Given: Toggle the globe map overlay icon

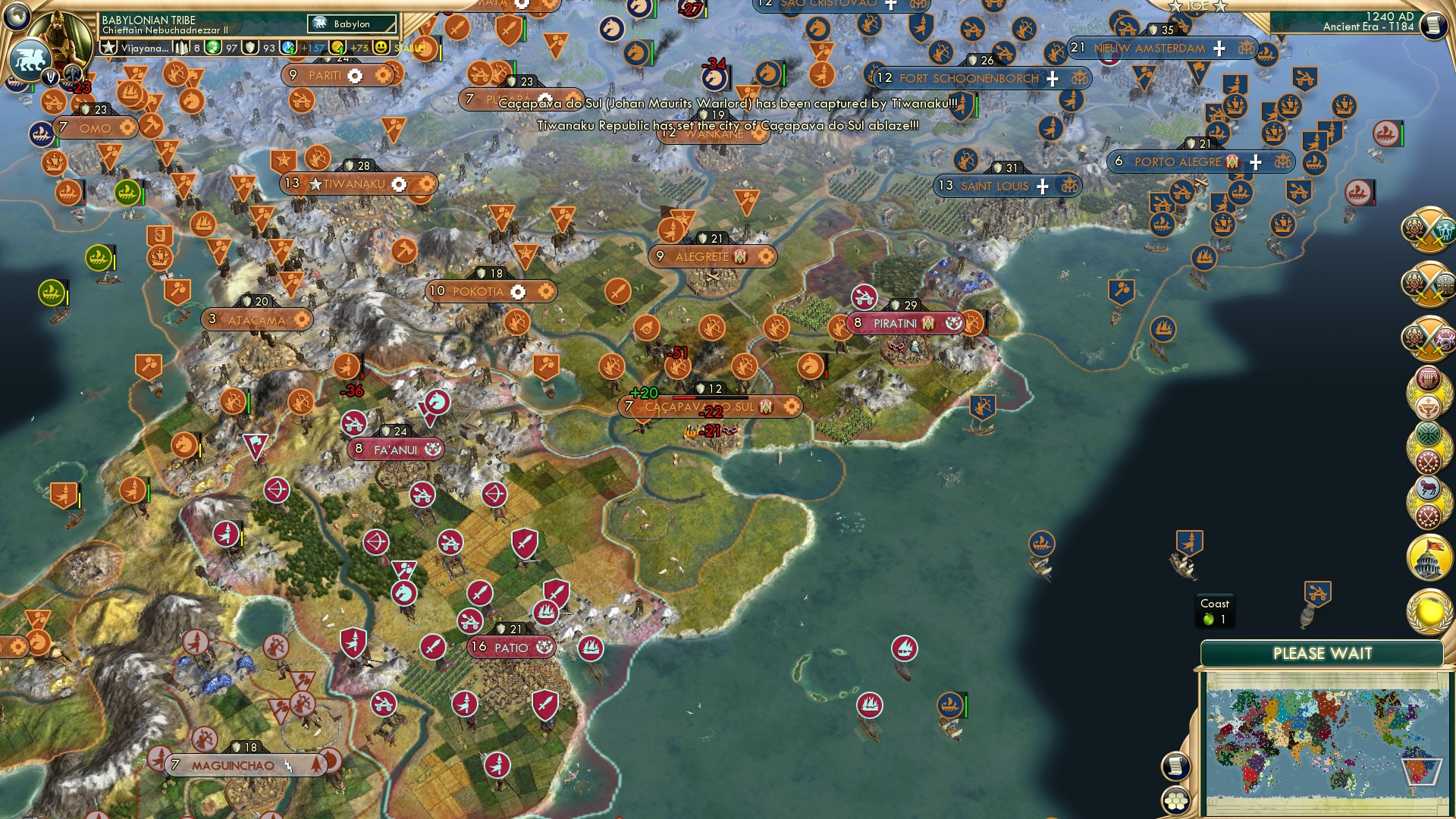Looking at the screenshot, I should click(17, 17).
